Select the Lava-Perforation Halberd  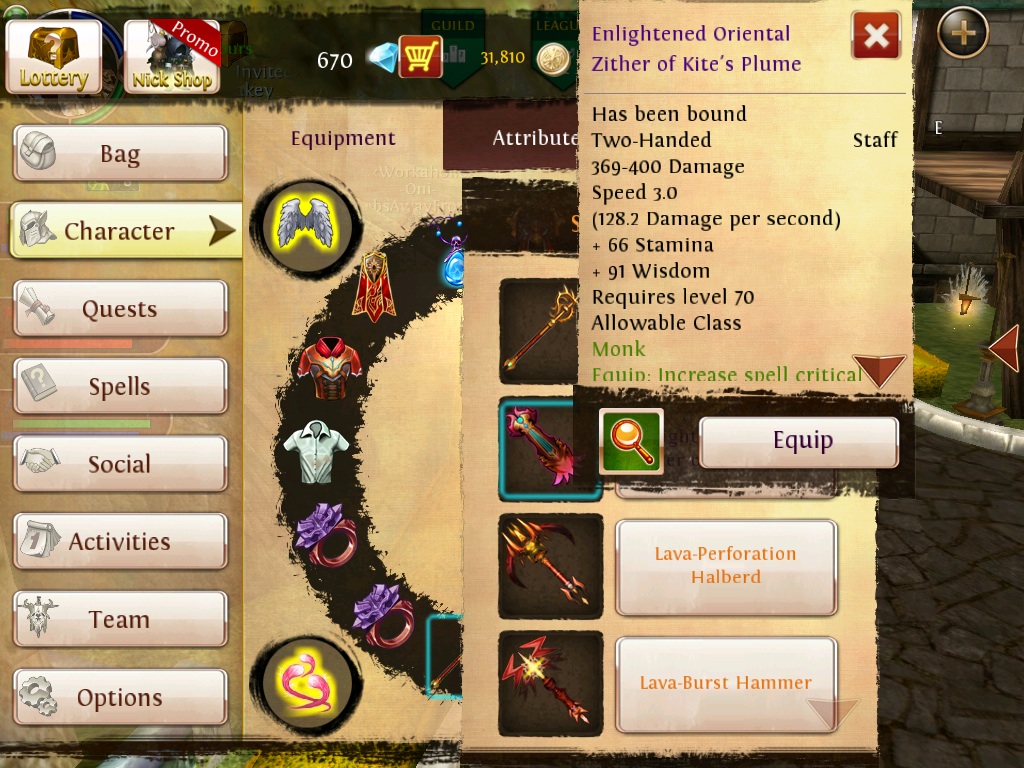[x=725, y=566]
